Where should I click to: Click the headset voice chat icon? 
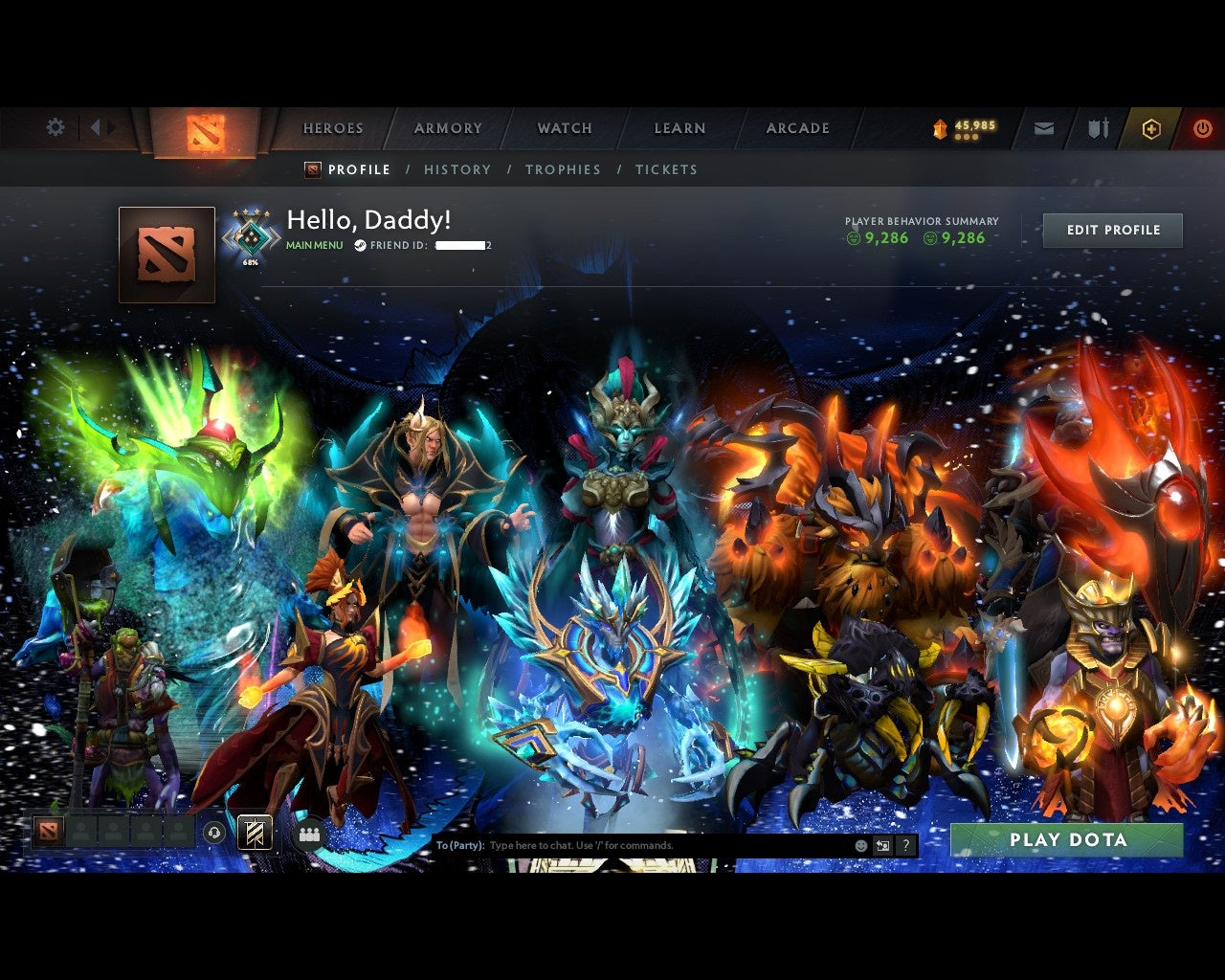[212, 834]
